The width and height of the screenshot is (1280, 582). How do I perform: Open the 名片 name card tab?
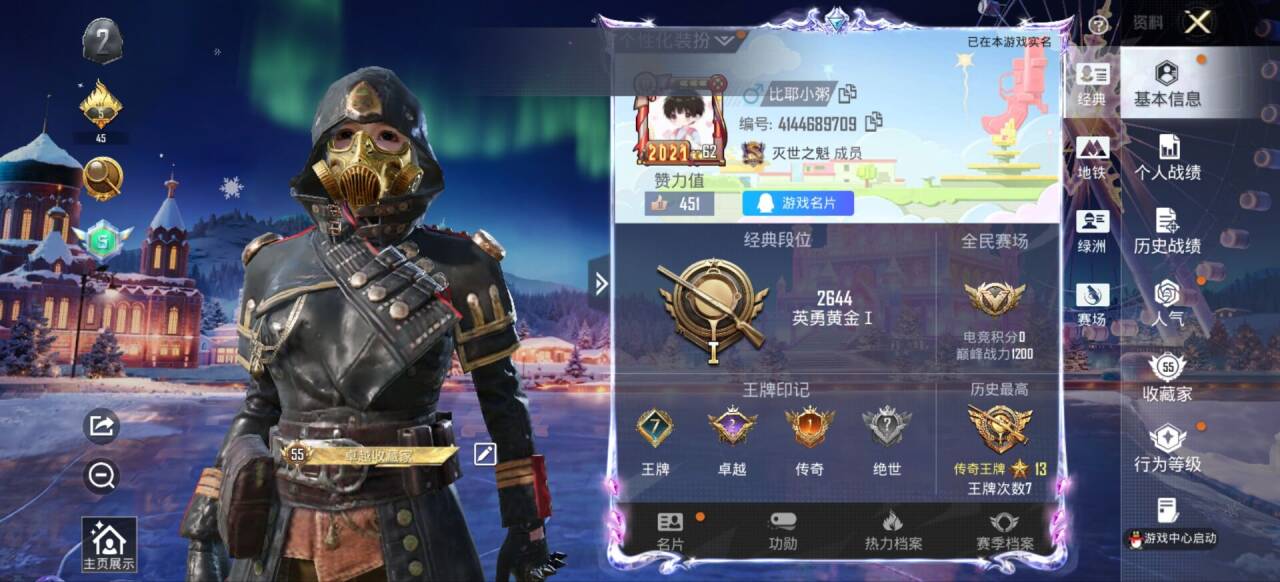pyautogui.click(x=670, y=532)
